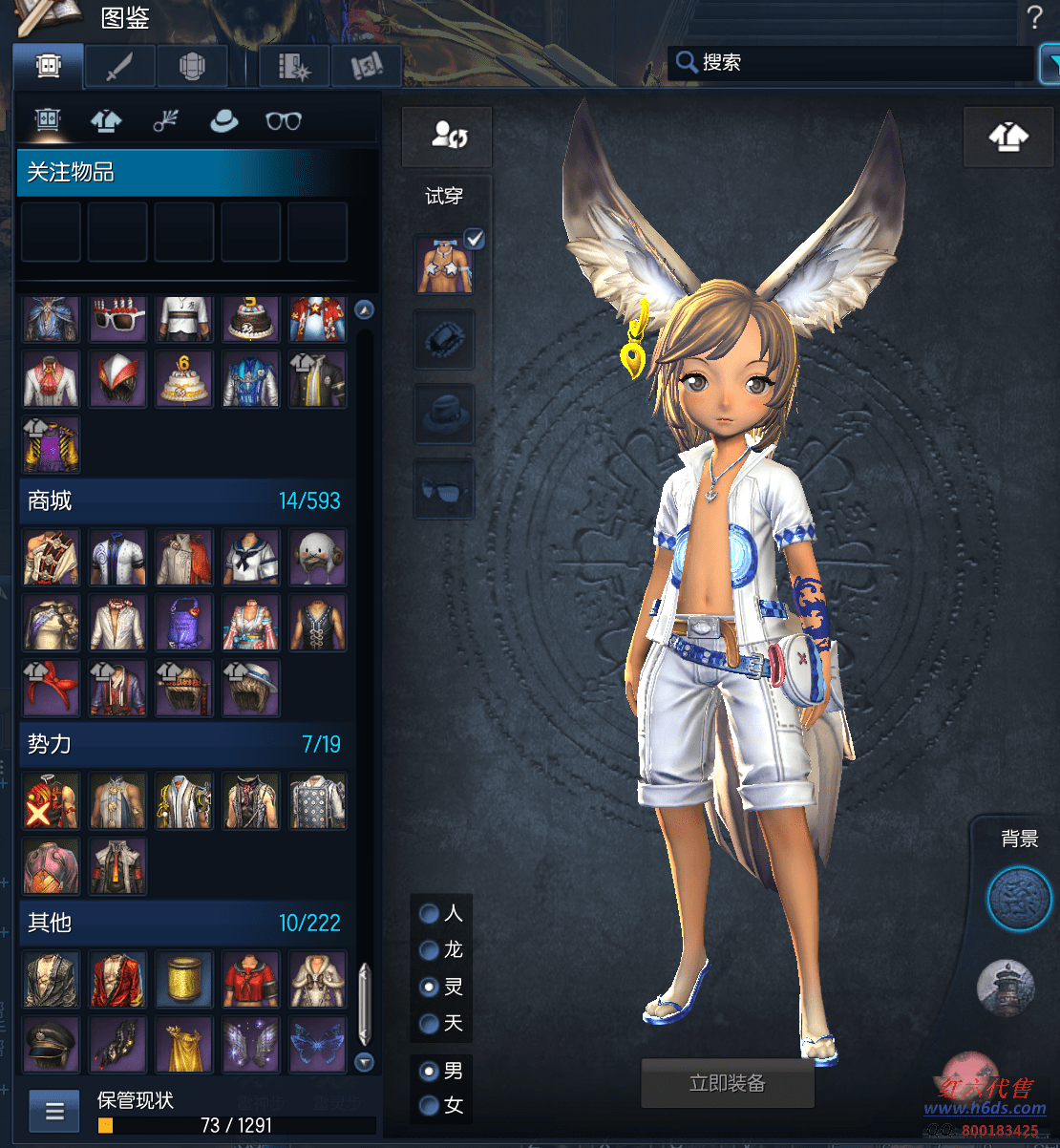Choose the 龙 race option
This screenshot has height=1148, width=1060.
pos(430,950)
